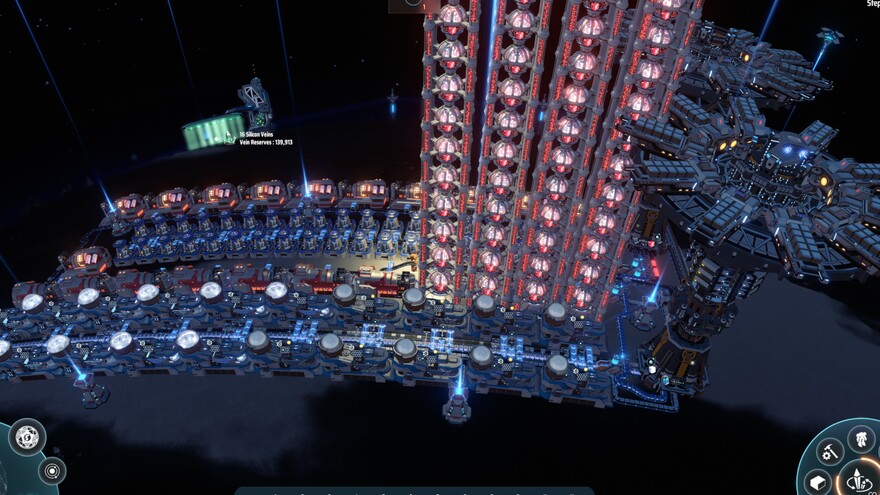
Task: Activate the mecha build mode button
Action: 860,482
